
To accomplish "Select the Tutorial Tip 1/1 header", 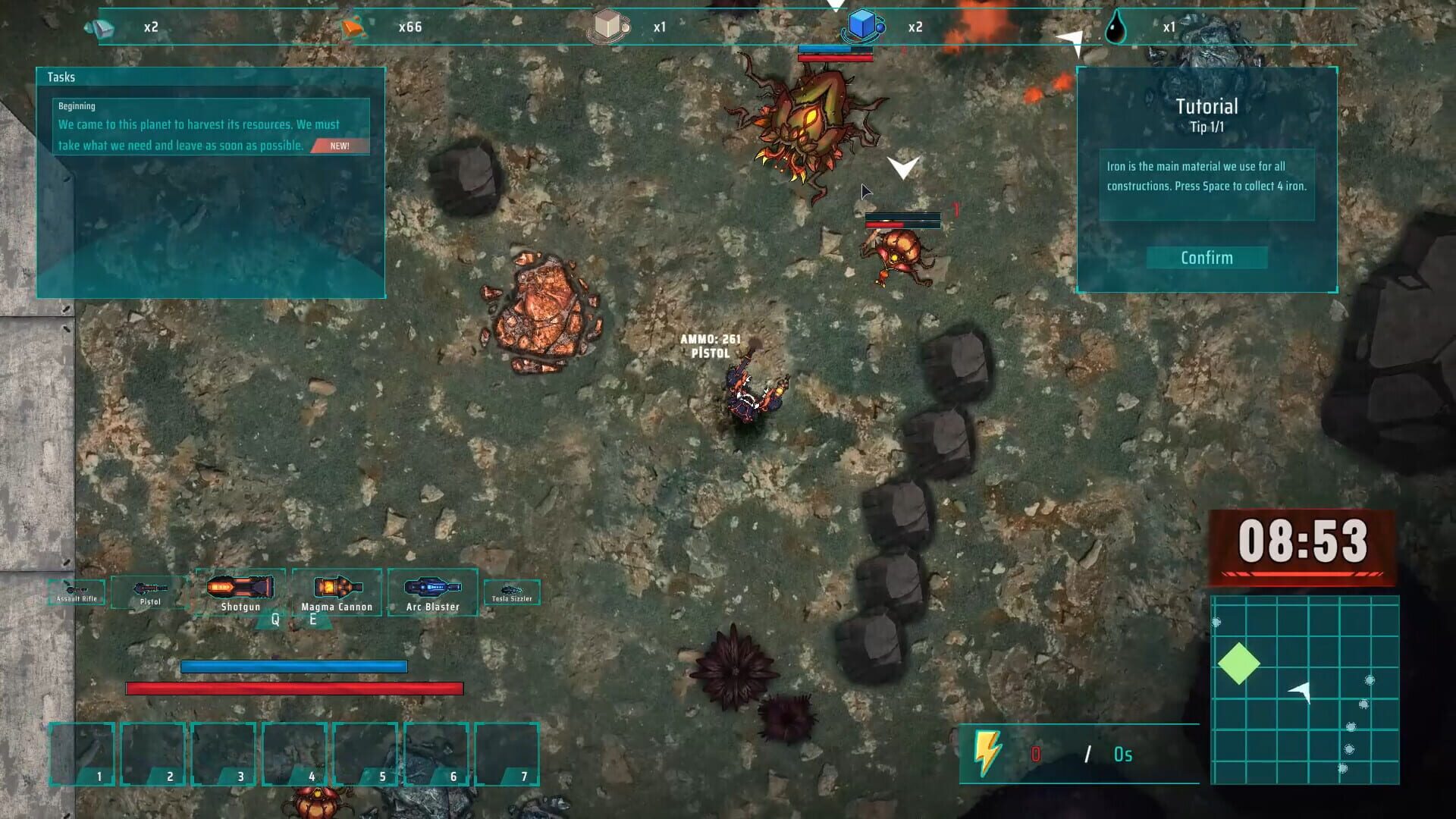I will (1206, 114).
